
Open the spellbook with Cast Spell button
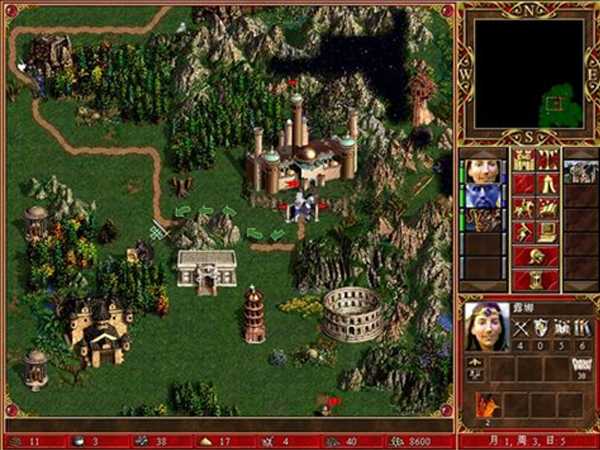click(x=546, y=208)
